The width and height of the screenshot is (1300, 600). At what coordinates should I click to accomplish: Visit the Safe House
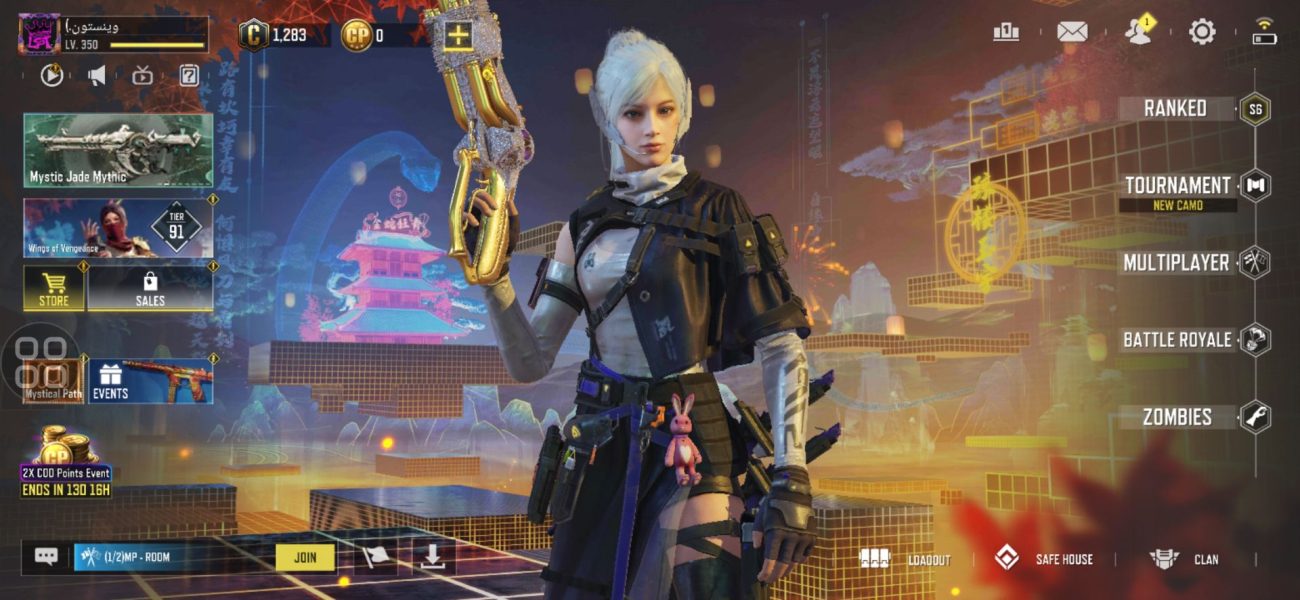1043,559
